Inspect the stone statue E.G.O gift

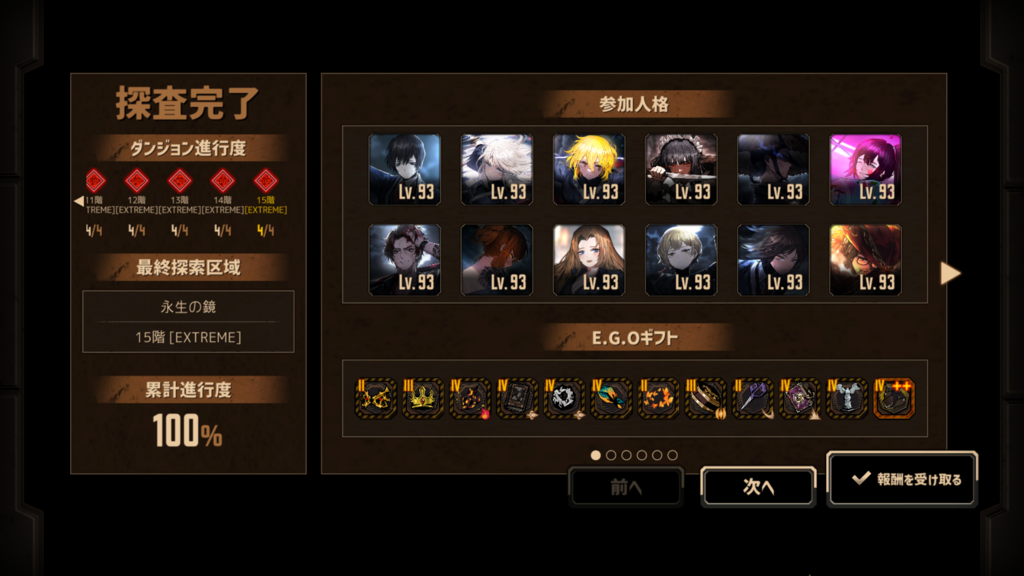point(846,398)
